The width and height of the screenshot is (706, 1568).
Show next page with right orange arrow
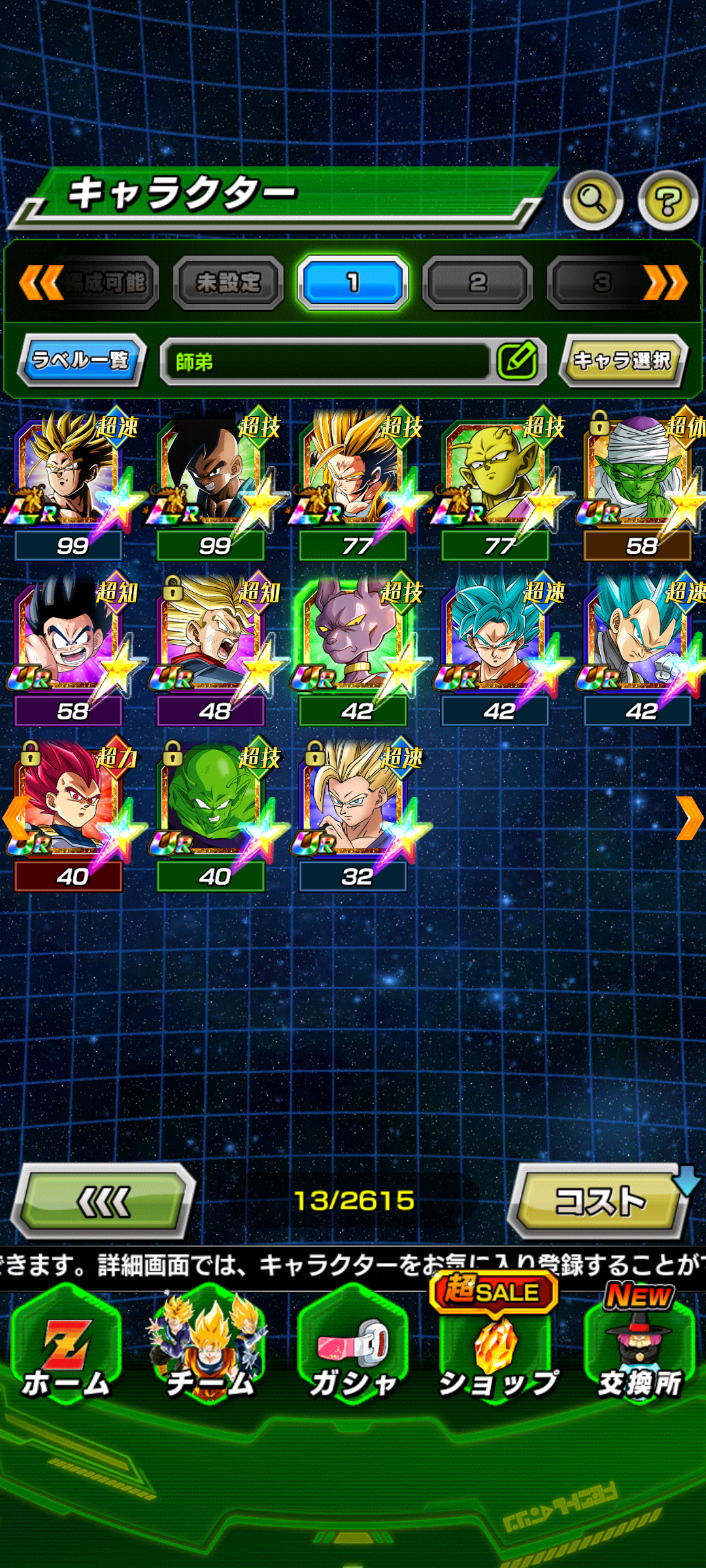click(x=689, y=818)
